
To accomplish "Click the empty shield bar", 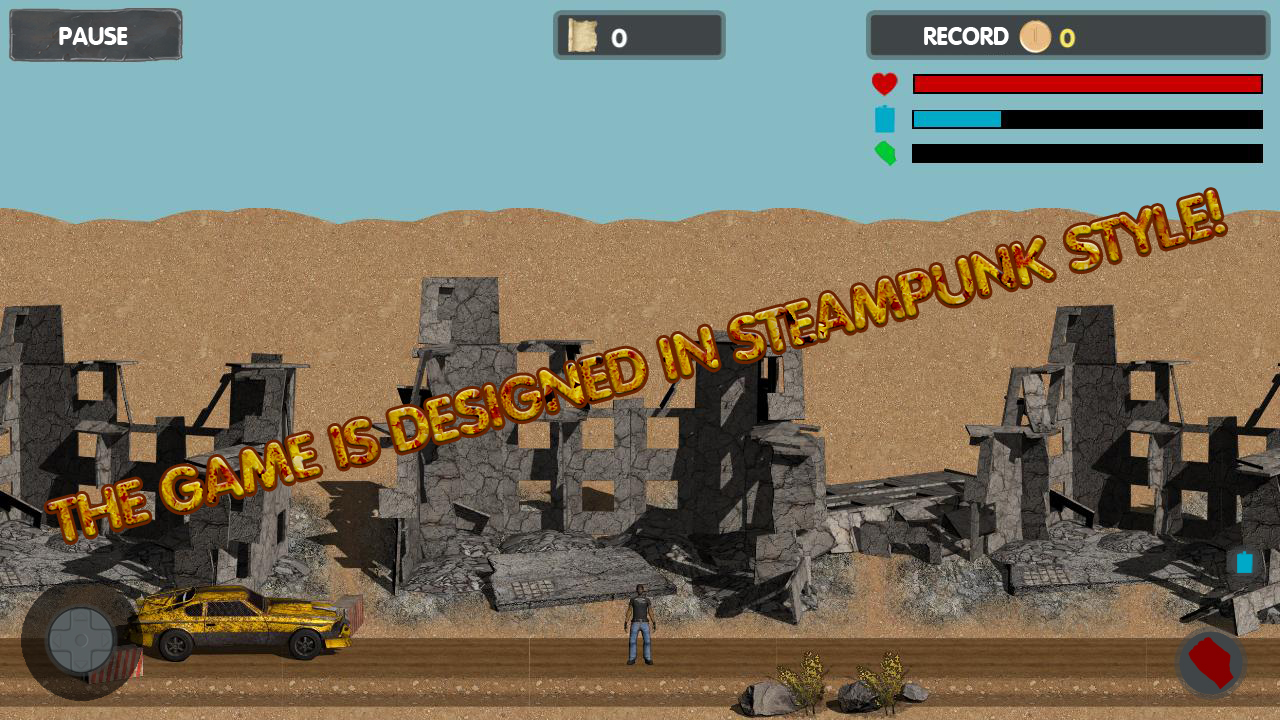I will click(1087, 154).
